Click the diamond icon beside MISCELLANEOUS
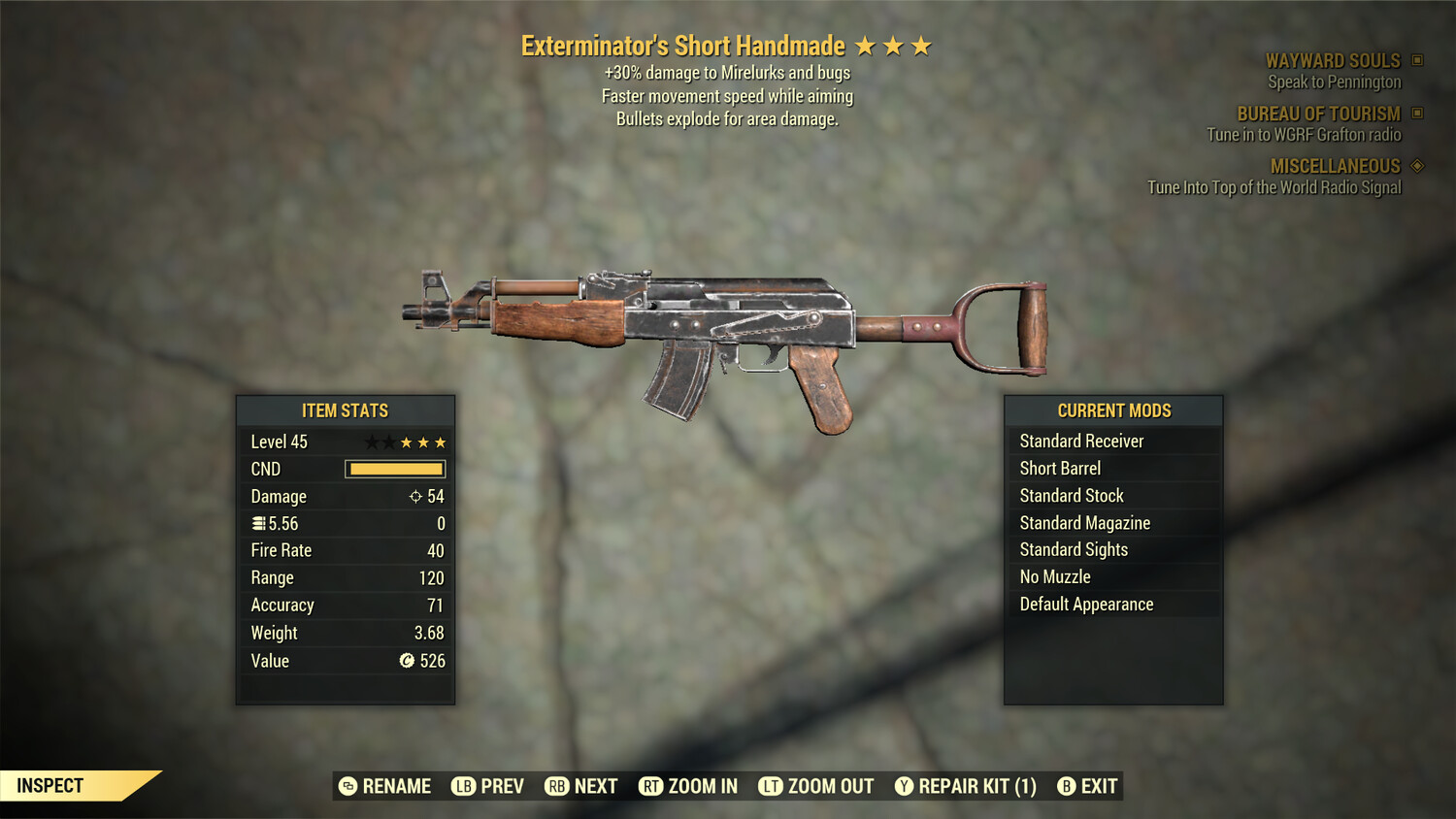Screen dimensions: 1456x819 point(1415,166)
